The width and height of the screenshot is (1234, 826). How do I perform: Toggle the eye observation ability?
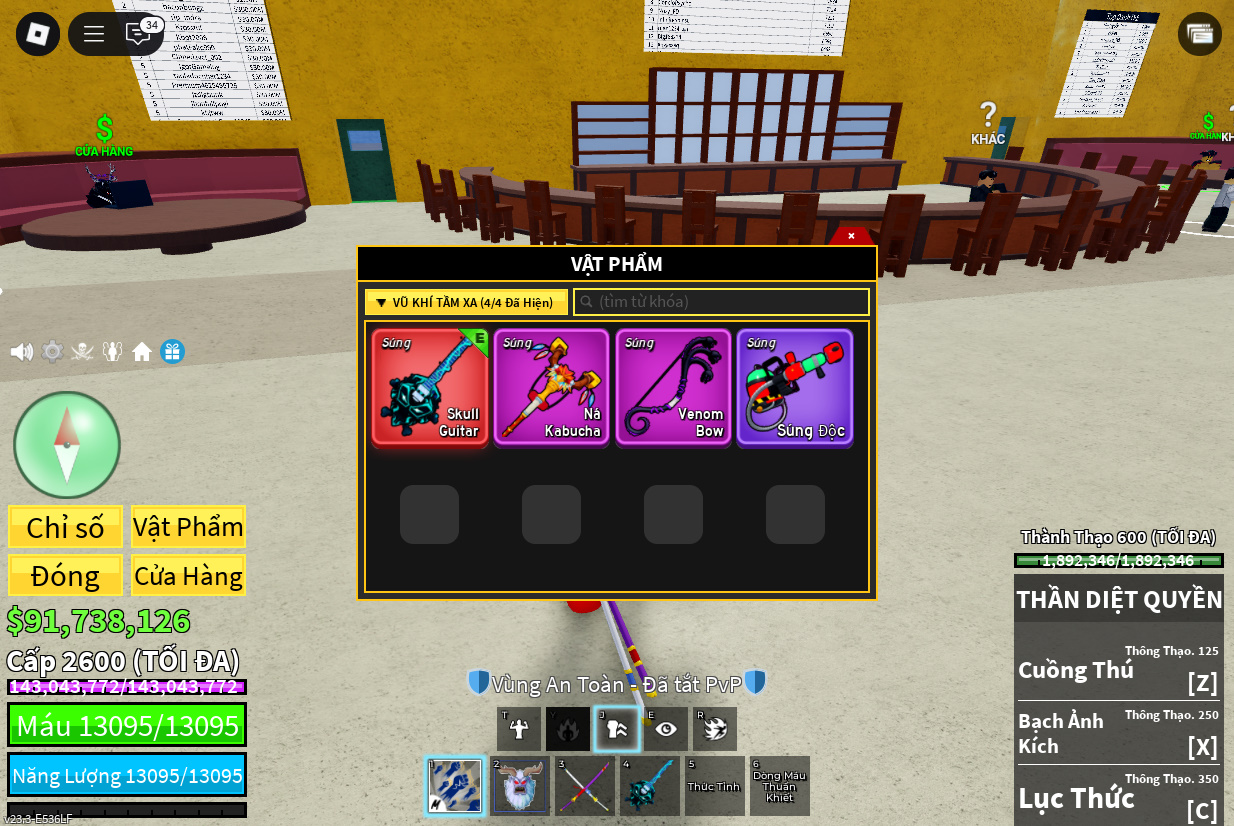tap(666, 729)
